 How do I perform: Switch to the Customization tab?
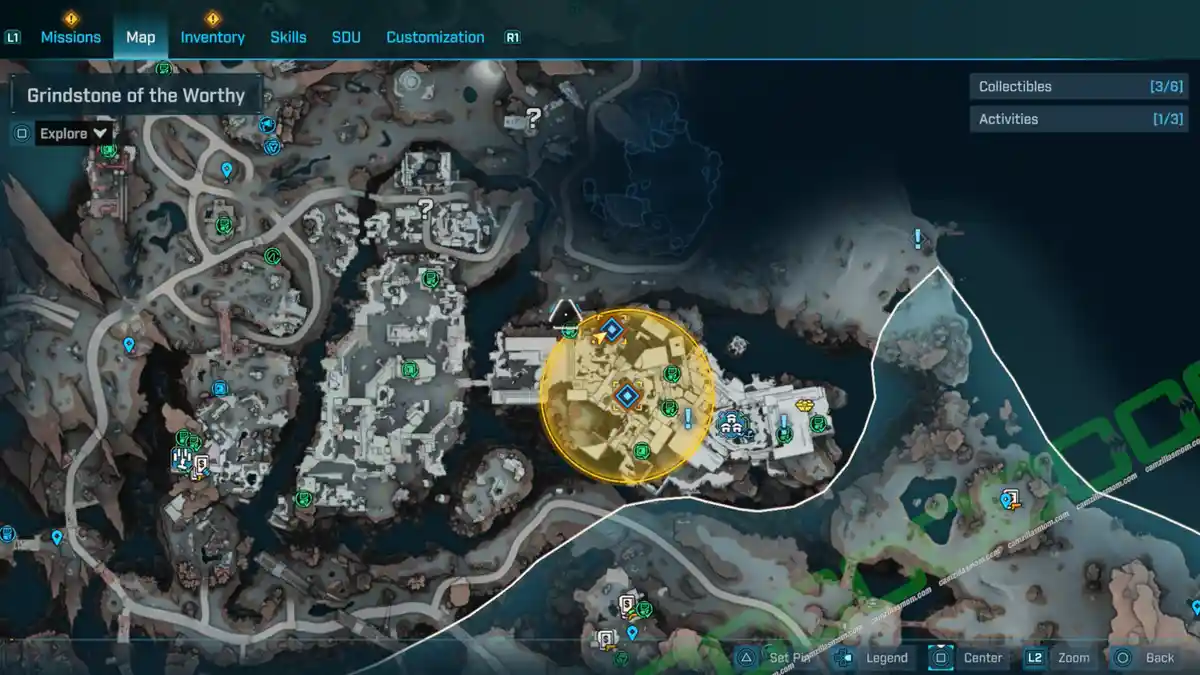click(x=435, y=37)
